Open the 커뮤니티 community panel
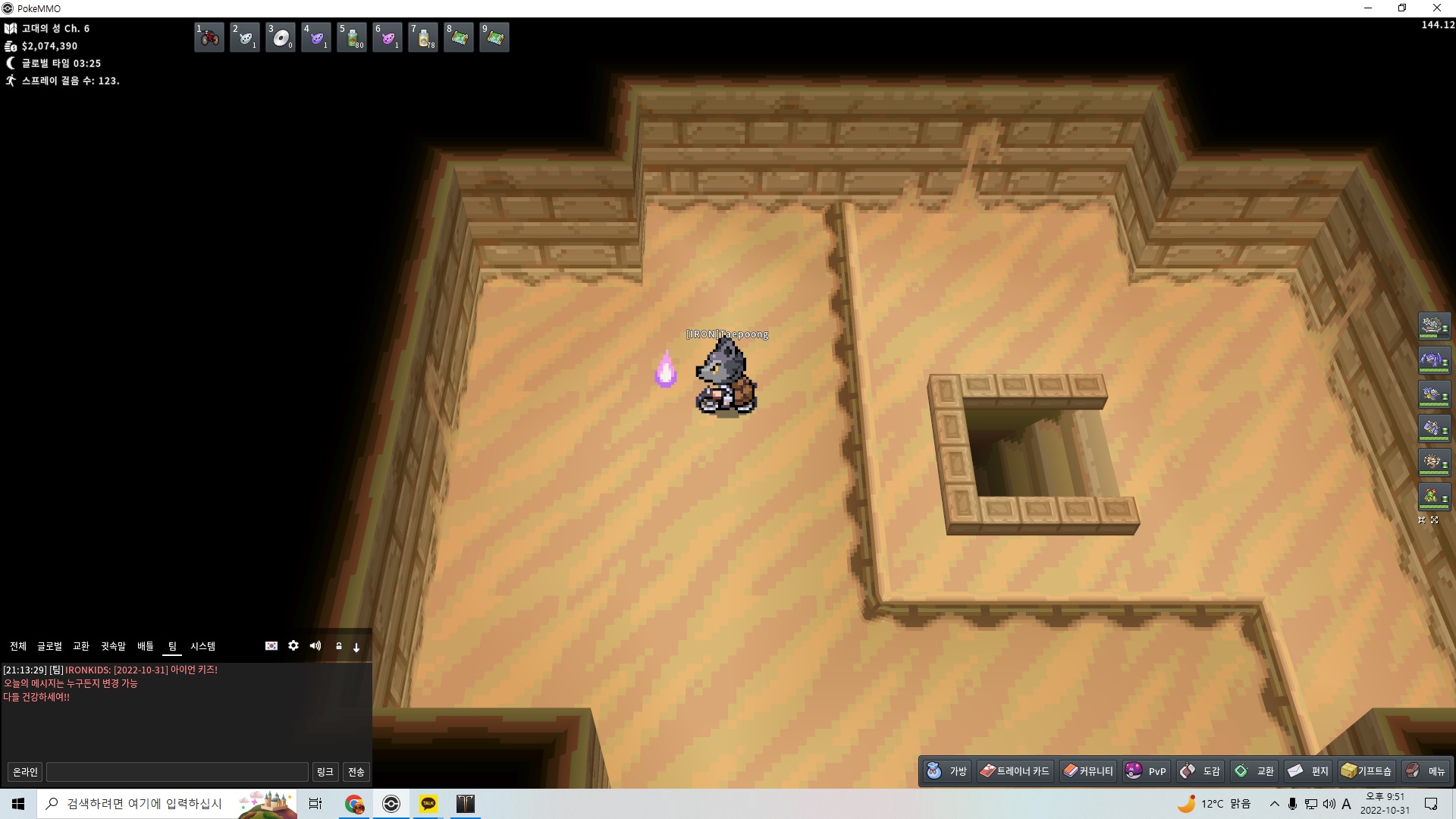Image resolution: width=1456 pixels, height=819 pixels. [x=1088, y=771]
